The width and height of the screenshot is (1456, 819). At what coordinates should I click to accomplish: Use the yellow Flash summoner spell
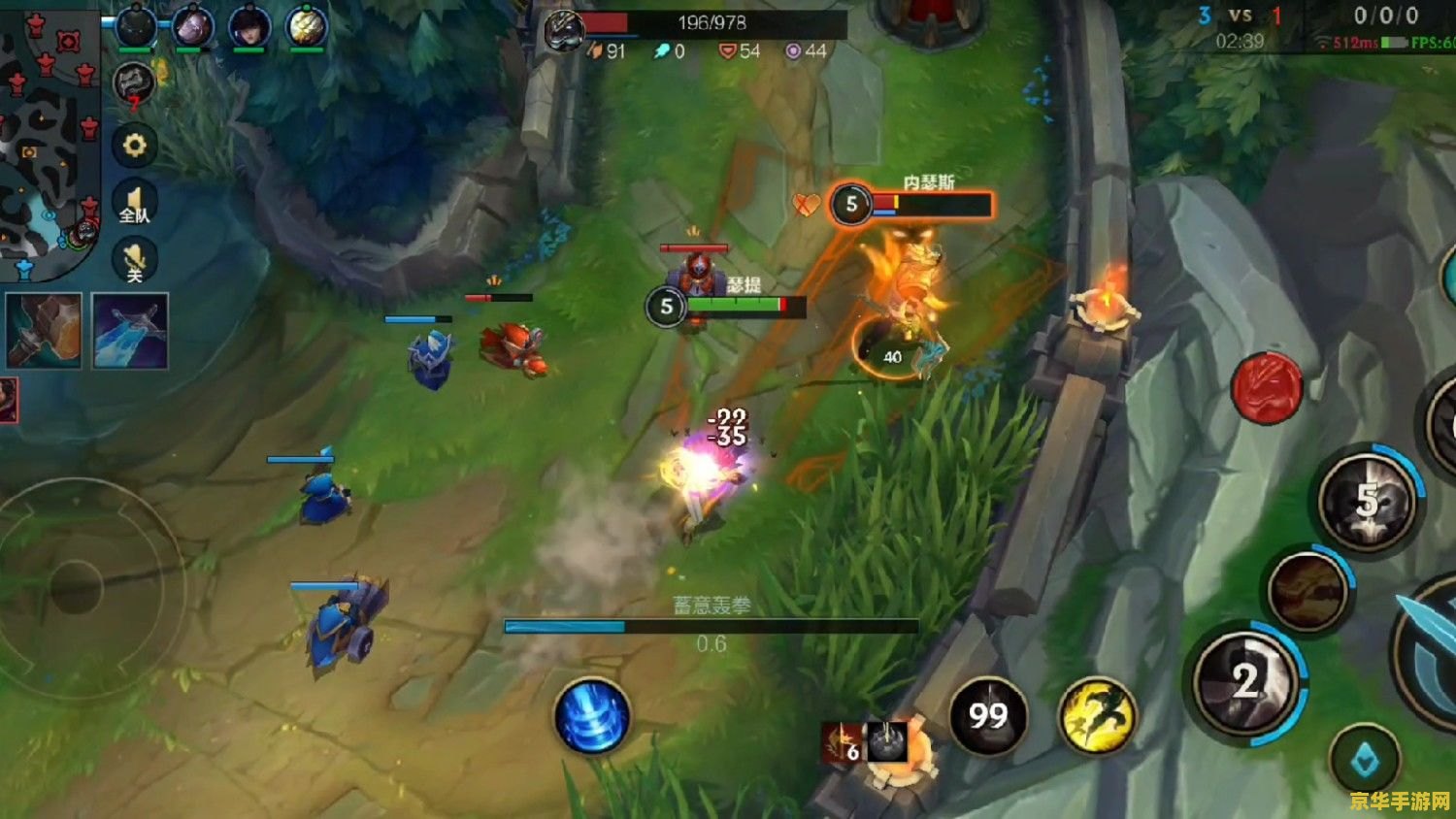tap(1097, 716)
